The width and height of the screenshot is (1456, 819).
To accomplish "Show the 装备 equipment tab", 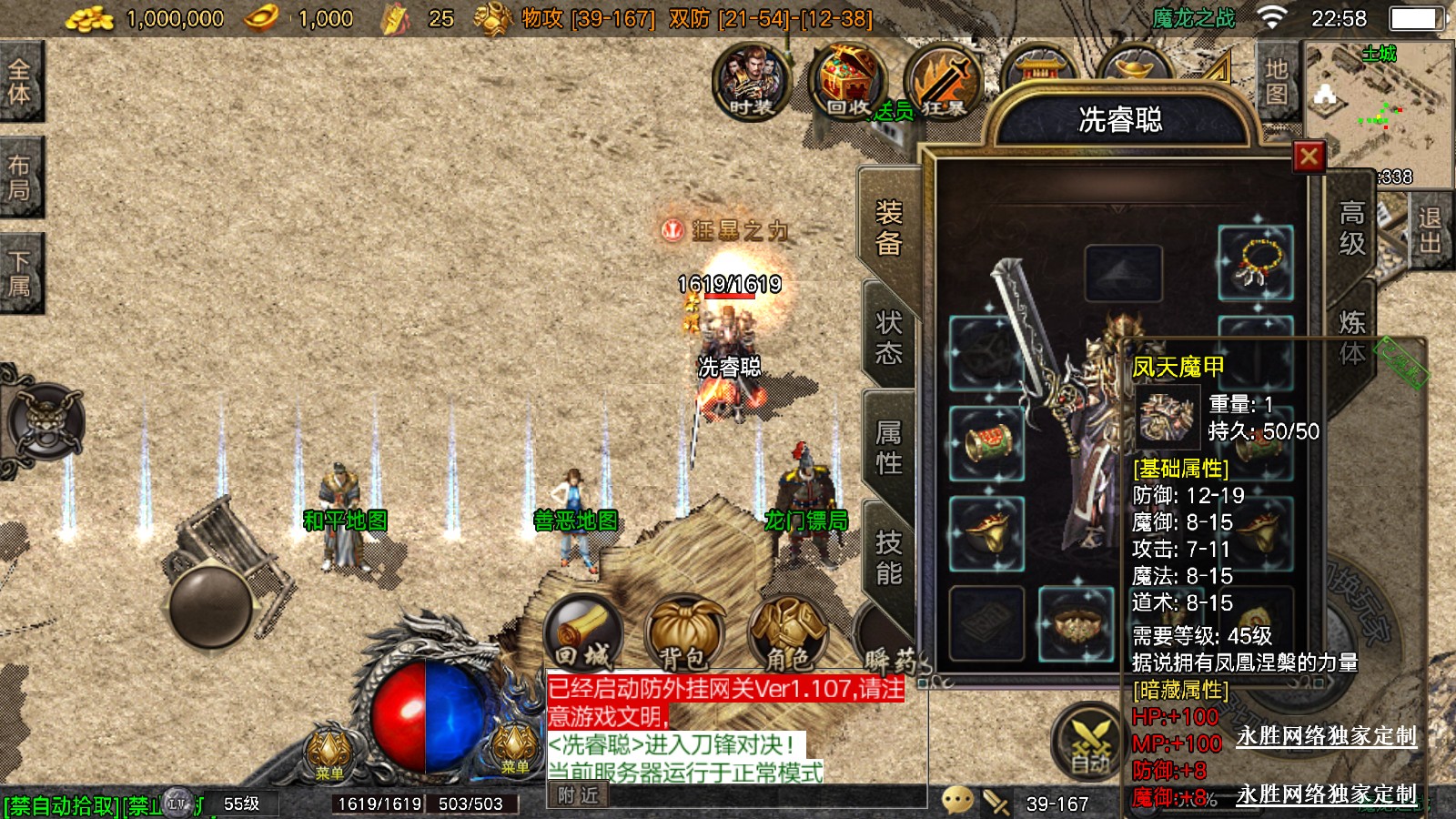I will (888, 228).
